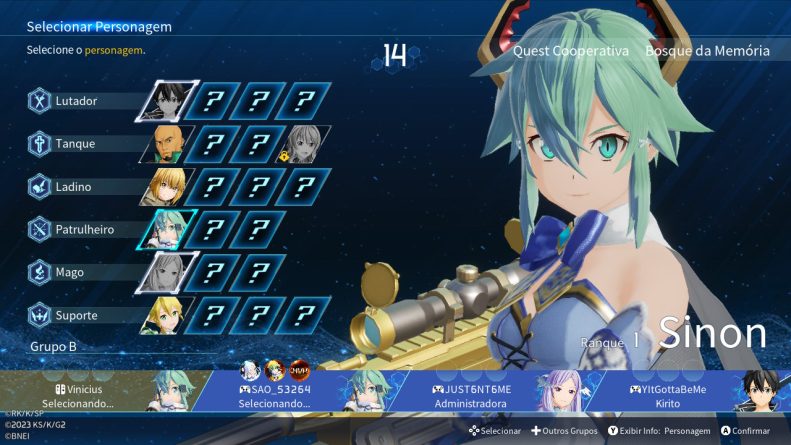Image resolution: width=791 pixels, height=445 pixels.
Task: Select Kirito's portrait in the Lutador row
Action: pos(166,101)
